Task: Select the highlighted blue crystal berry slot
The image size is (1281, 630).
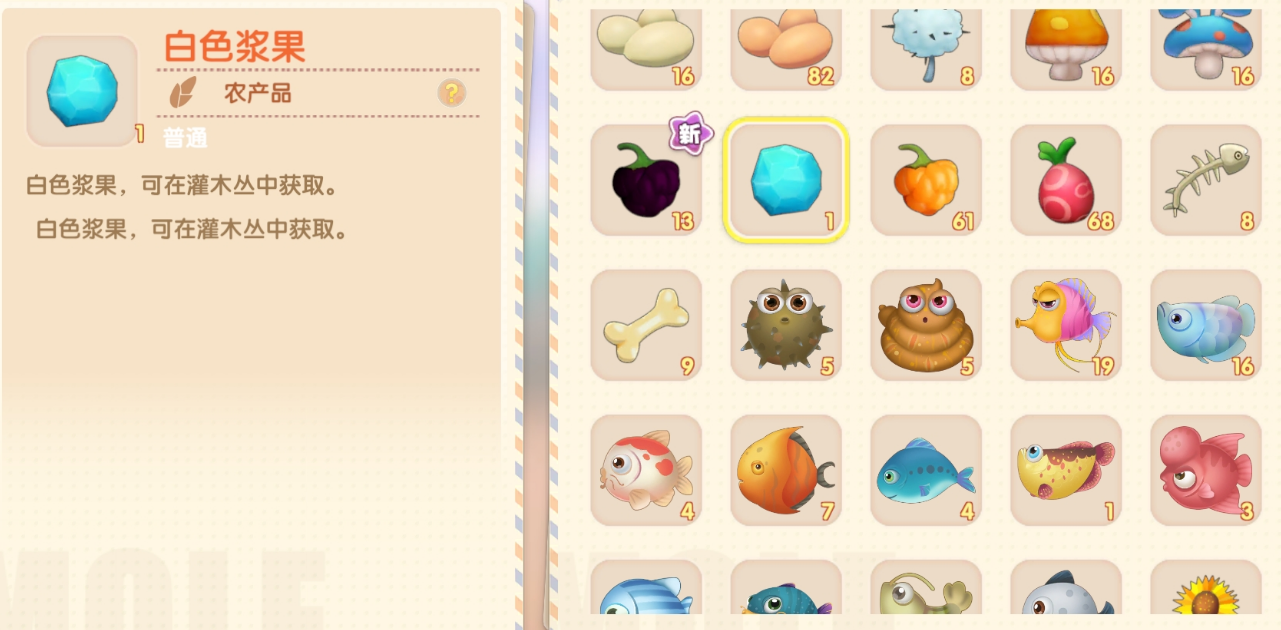Action: pyautogui.click(x=786, y=181)
